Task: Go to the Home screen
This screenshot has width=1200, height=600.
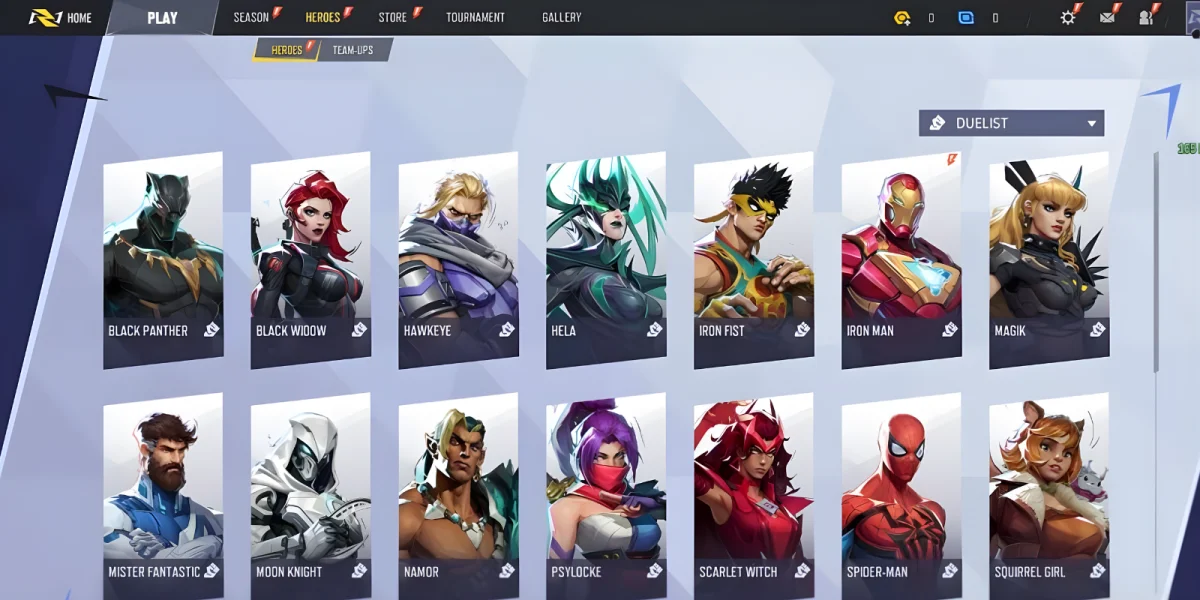Action: pyautogui.click(x=62, y=17)
